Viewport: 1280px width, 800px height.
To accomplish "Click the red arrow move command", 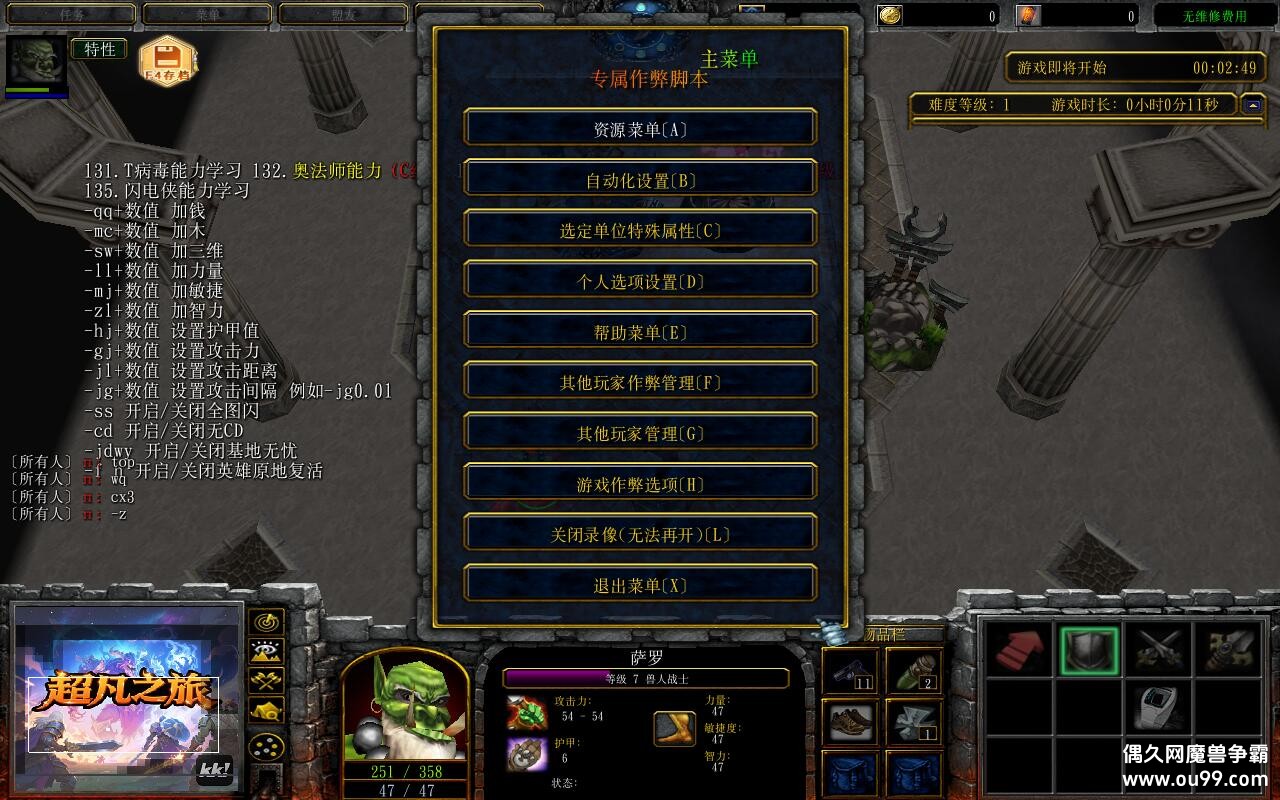I will (1019, 650).
